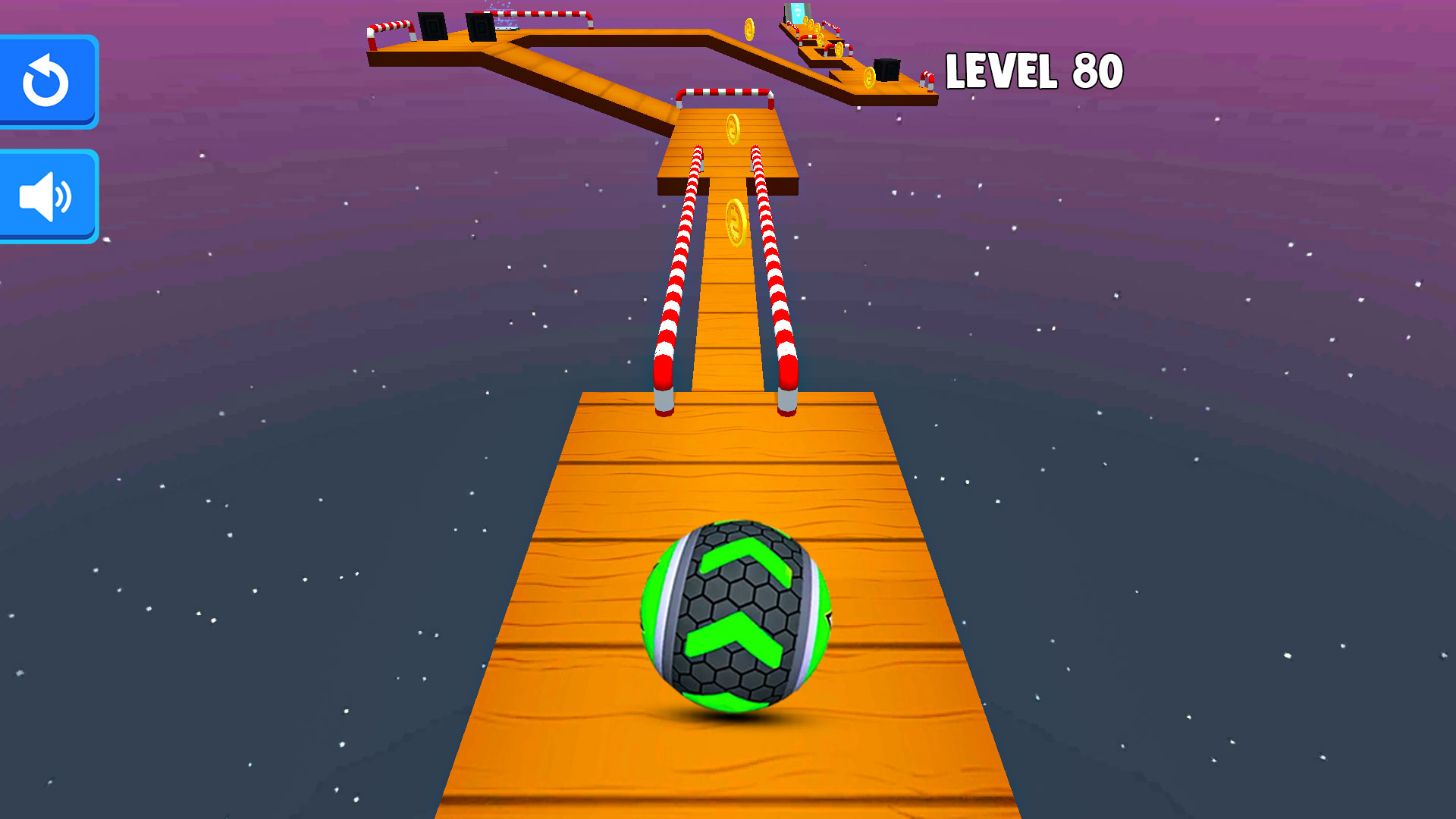The image size is (1456, 819).
Task: Click the black obstacle block on upper platform
Action: tap(481, 27)
